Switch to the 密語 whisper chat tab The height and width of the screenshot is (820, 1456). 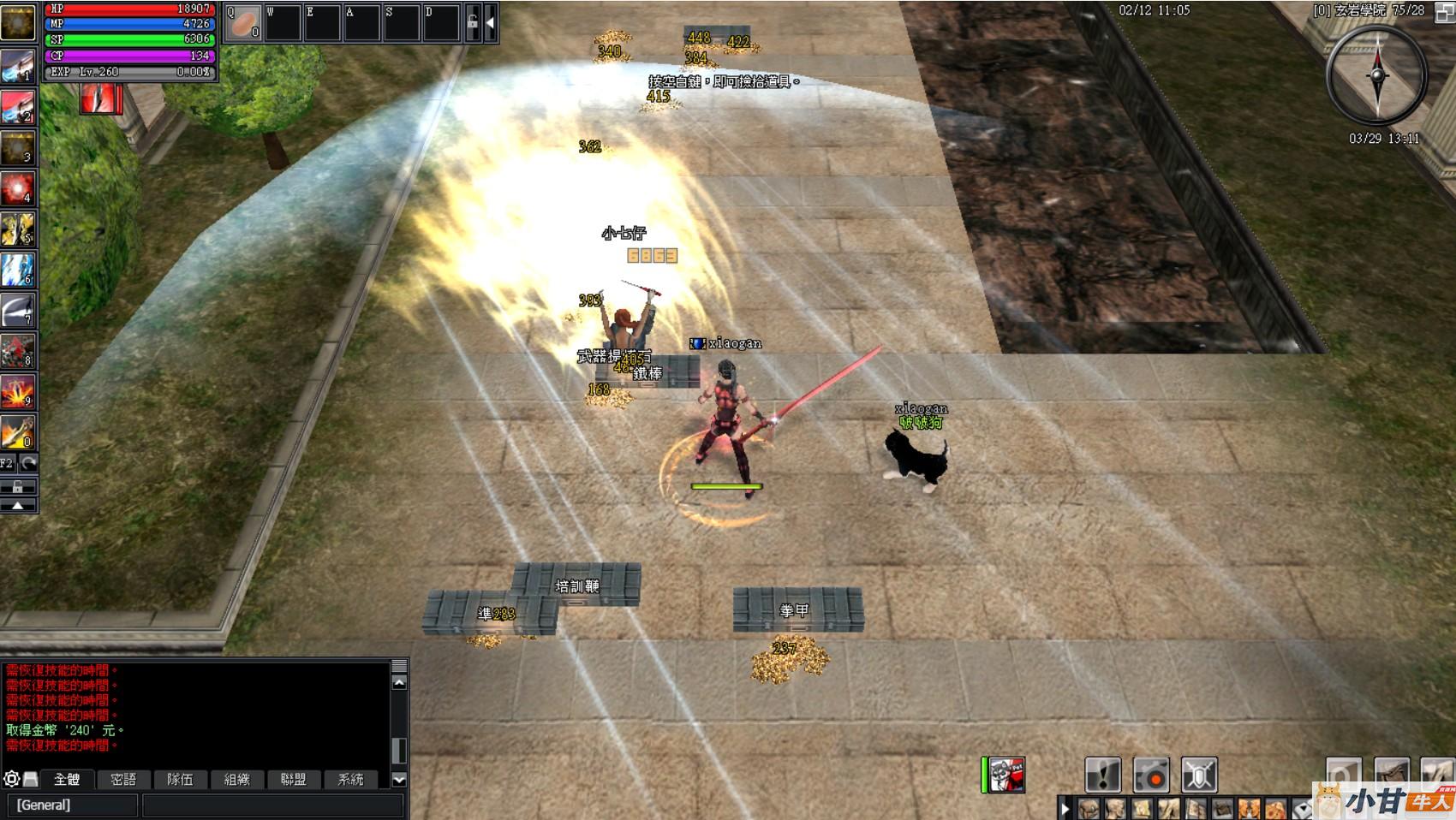tap(123, 779)
